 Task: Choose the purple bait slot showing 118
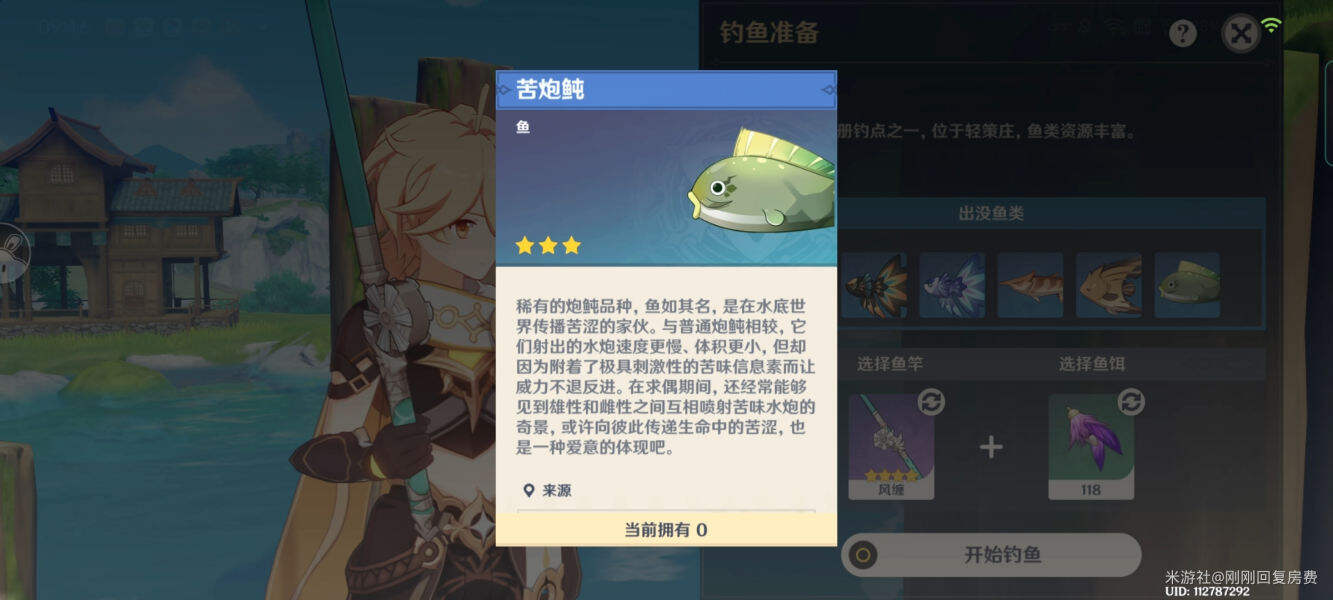pyautogui.click(x=1091, y=446)
